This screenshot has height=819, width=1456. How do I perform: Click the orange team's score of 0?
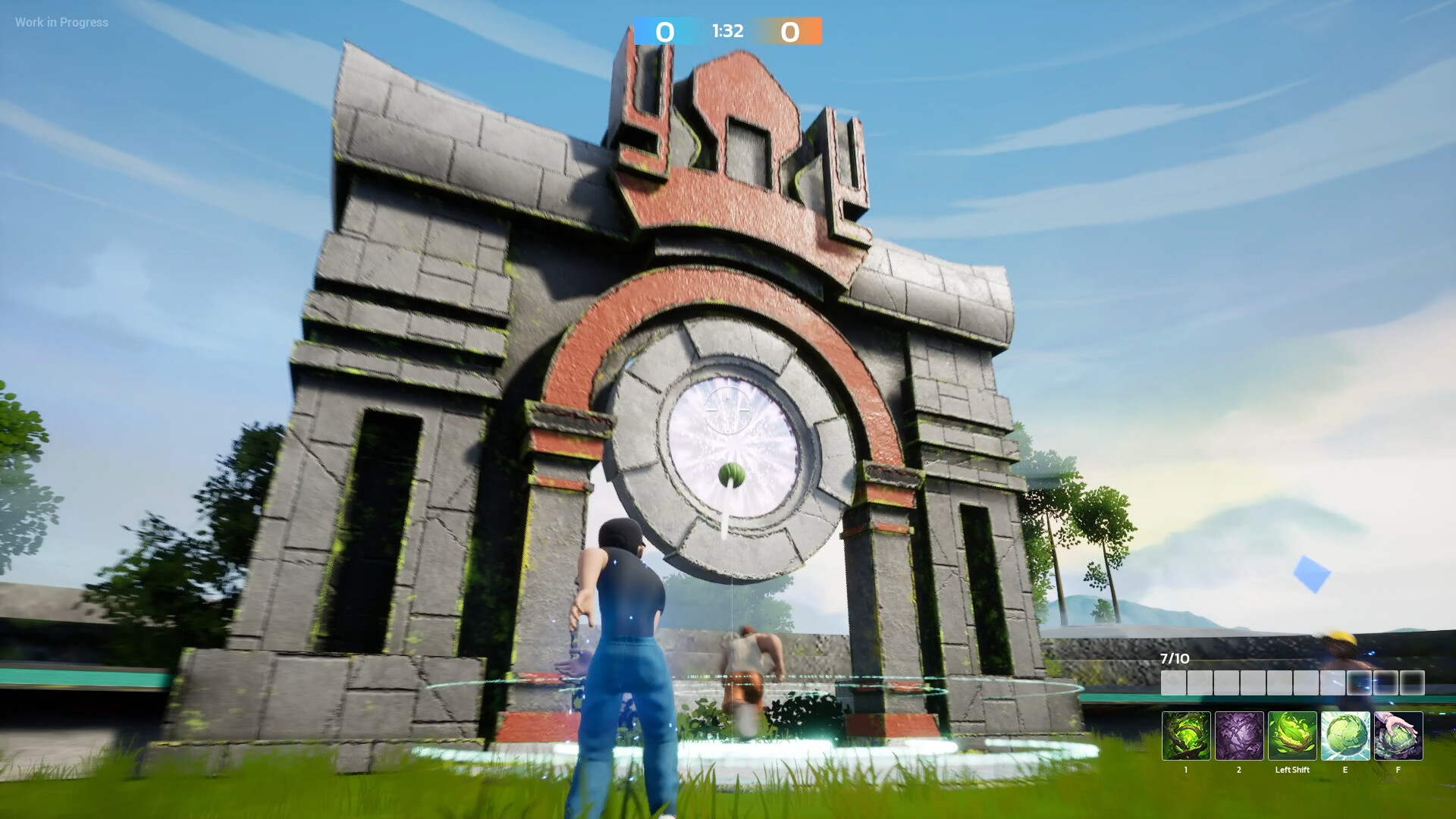pos(791,32)
